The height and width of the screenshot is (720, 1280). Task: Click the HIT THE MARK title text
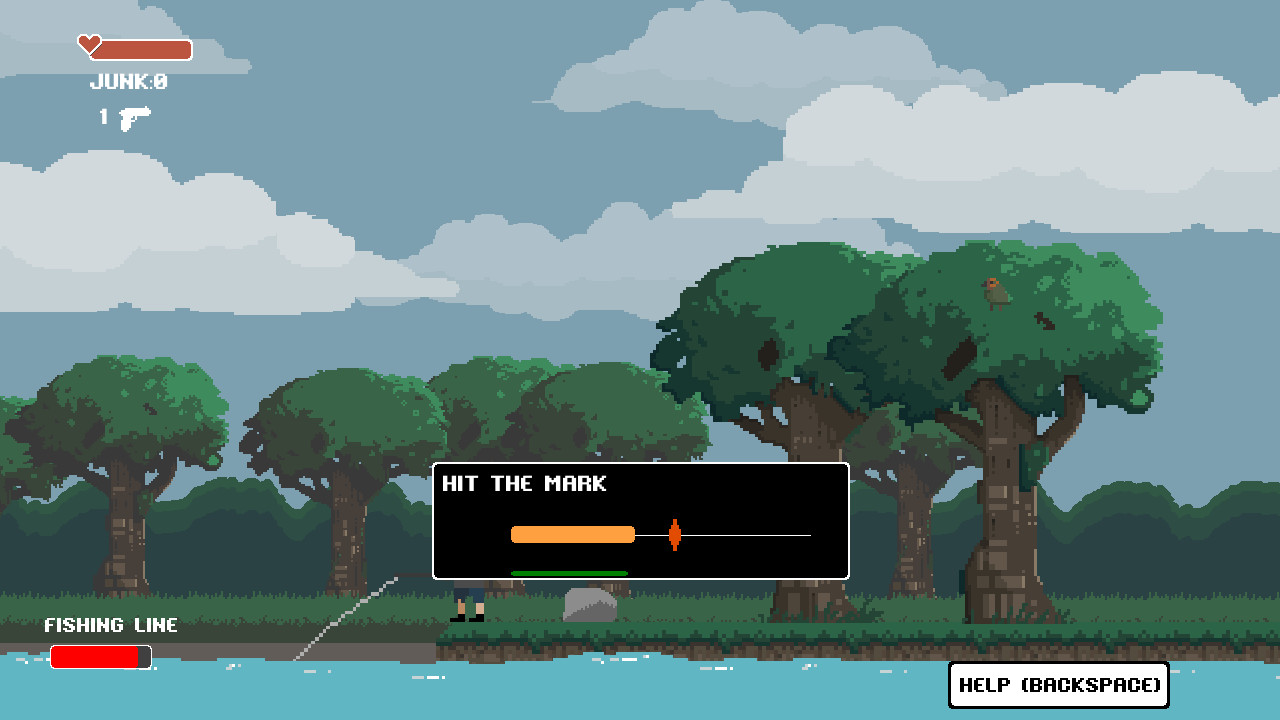524,483
